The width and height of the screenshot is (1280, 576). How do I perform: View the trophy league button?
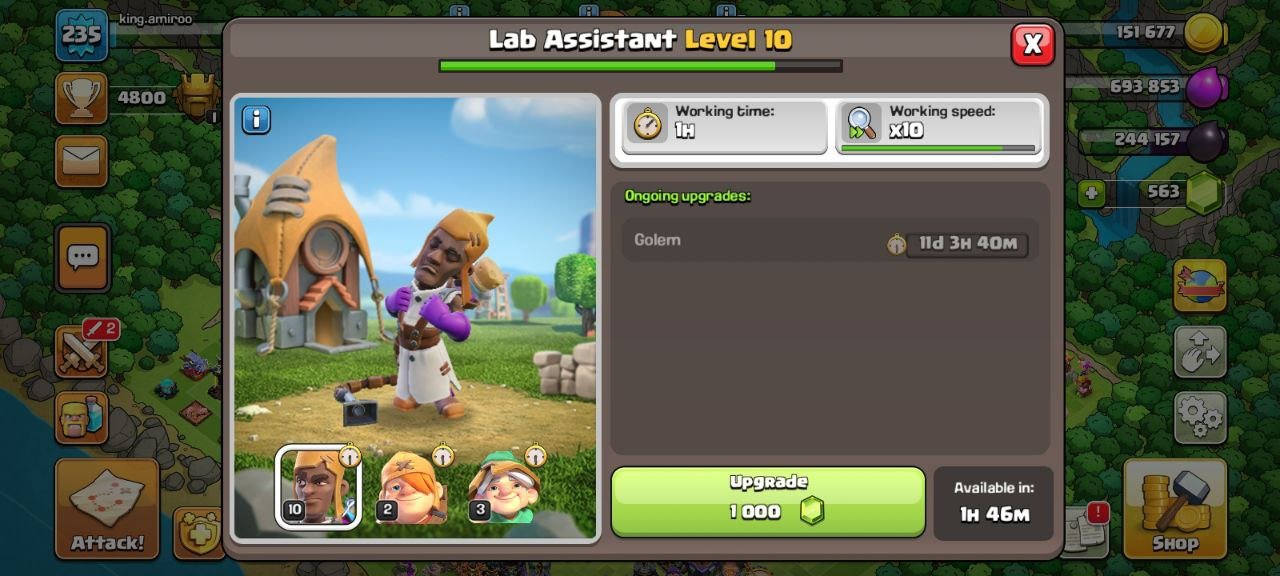(x=81, y=98)
